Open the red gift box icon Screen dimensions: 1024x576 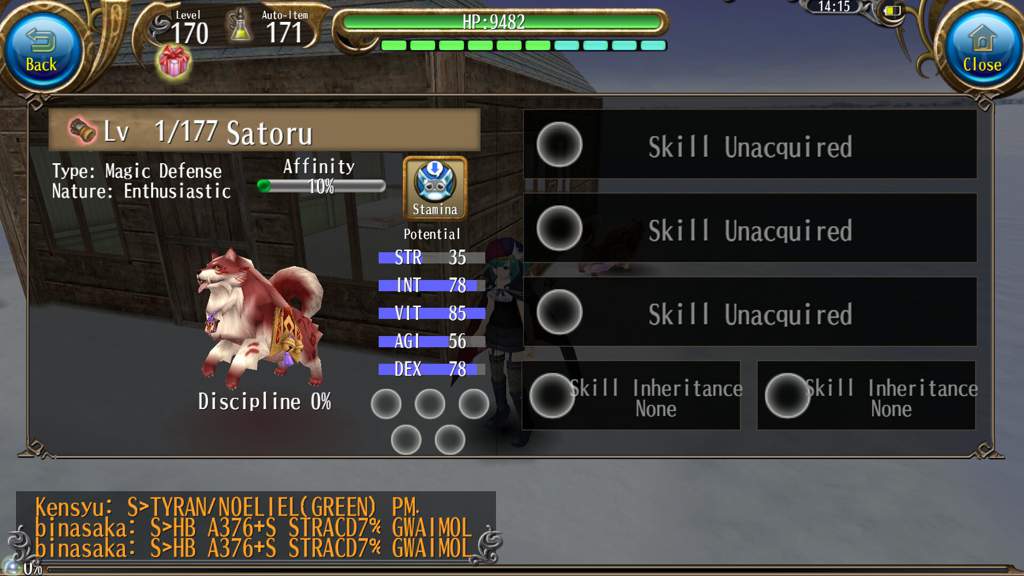pyautogui.click(x=174, y=62)
